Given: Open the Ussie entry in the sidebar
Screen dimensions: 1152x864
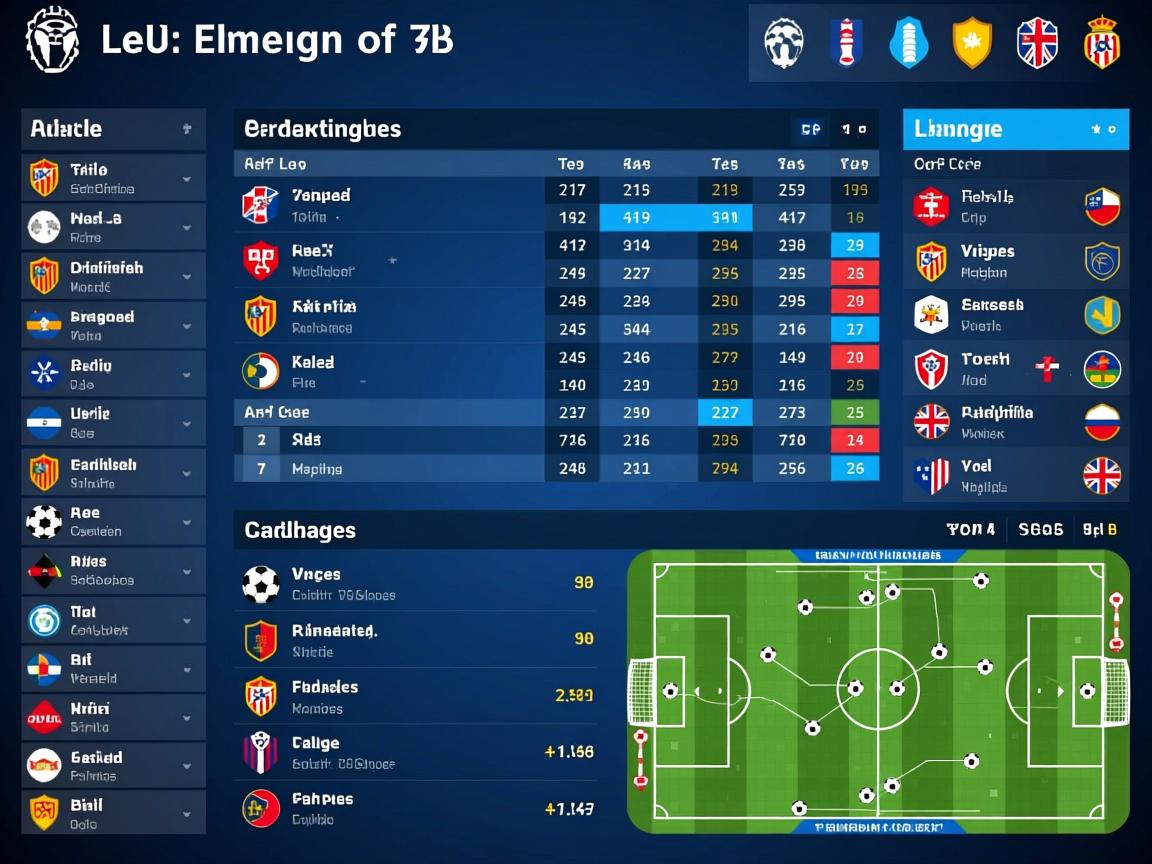Looking at the screenshot, I should pyautogui.click(x=112, y=422).
